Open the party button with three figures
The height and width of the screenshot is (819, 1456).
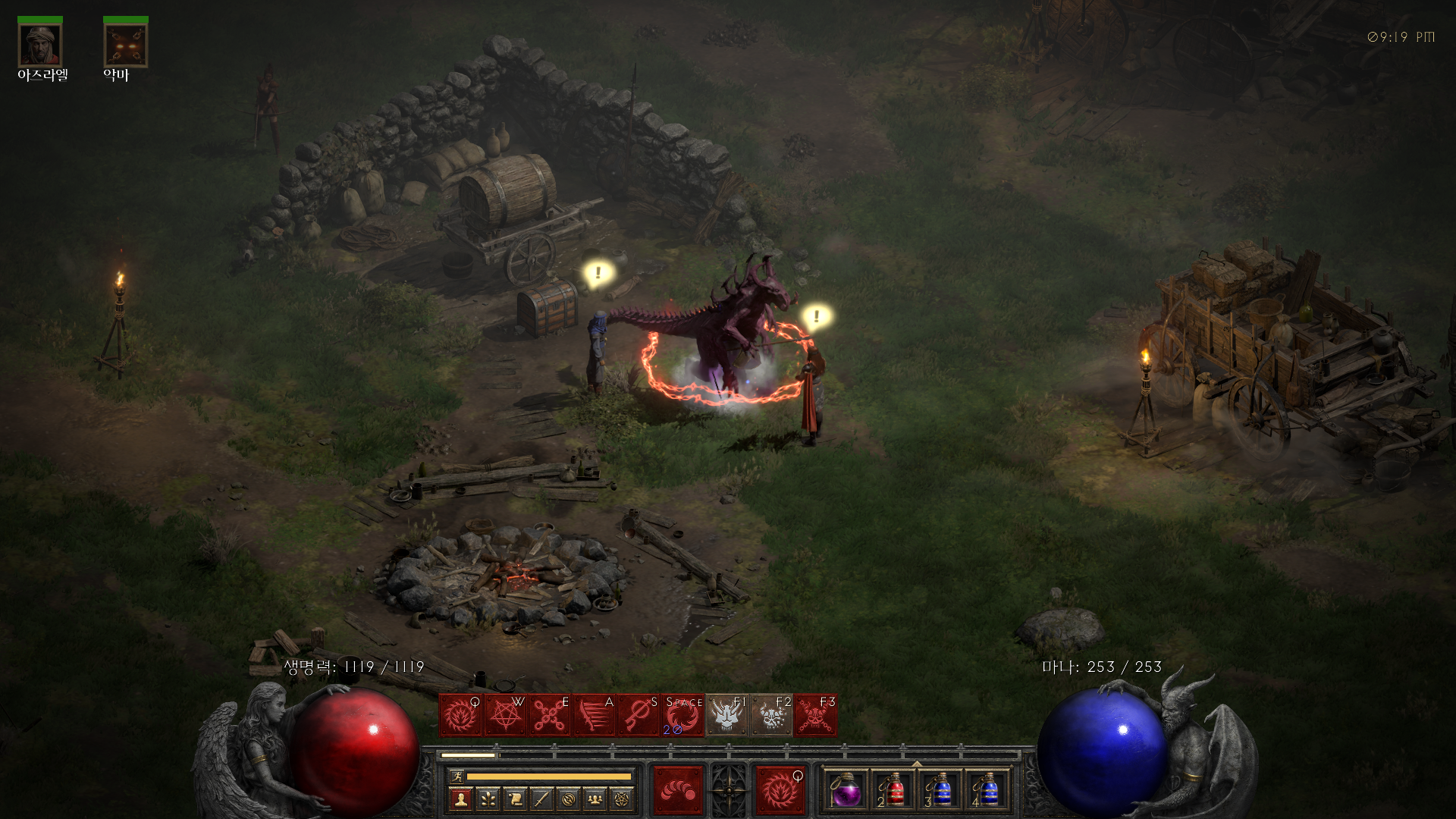click(x=595, y=799)
